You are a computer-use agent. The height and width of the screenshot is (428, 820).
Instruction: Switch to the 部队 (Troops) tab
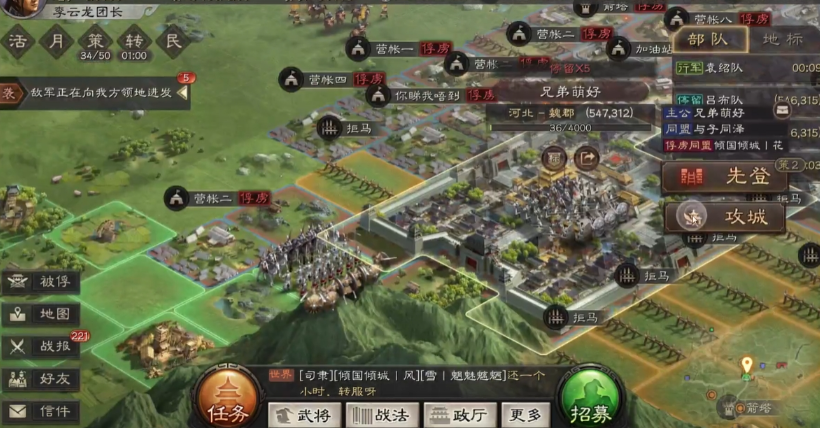[711, 39]
